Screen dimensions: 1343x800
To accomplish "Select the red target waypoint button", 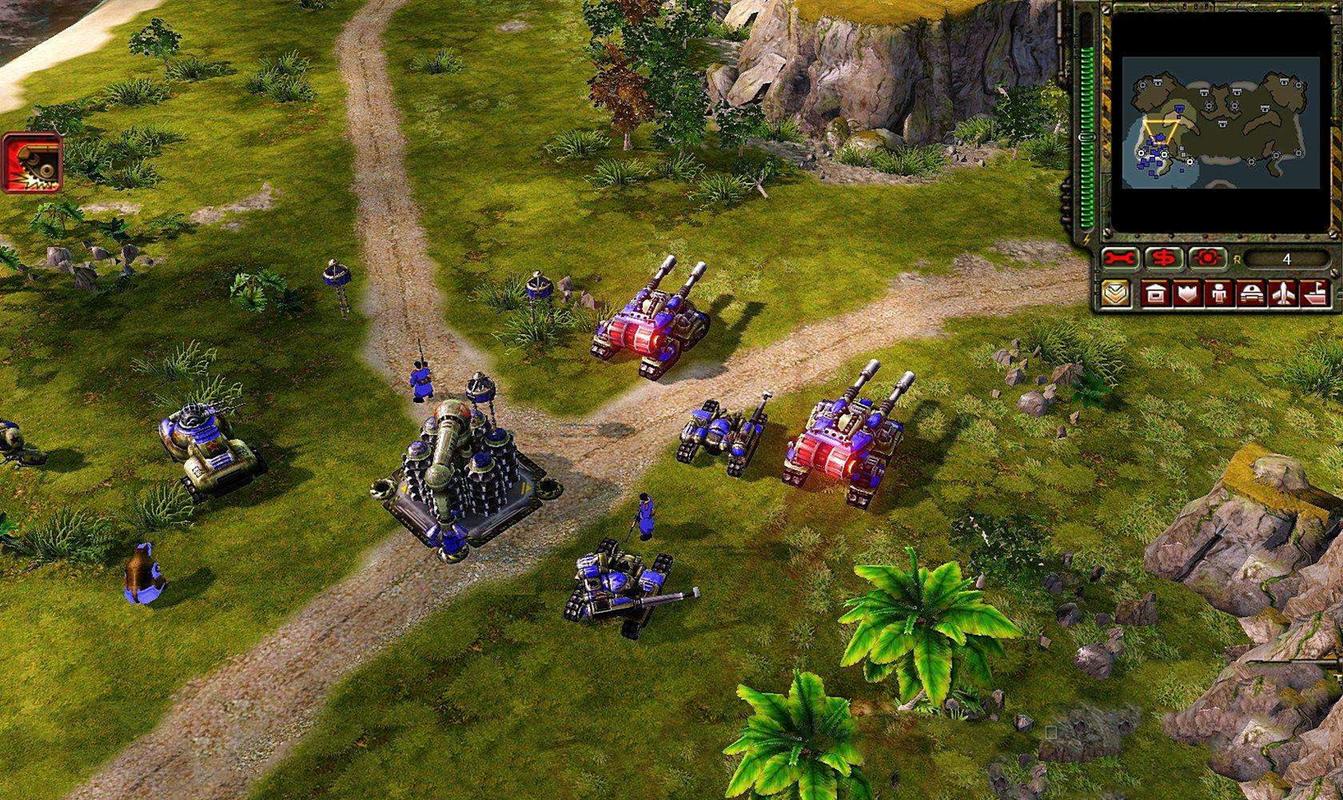I will point(1207,258).
